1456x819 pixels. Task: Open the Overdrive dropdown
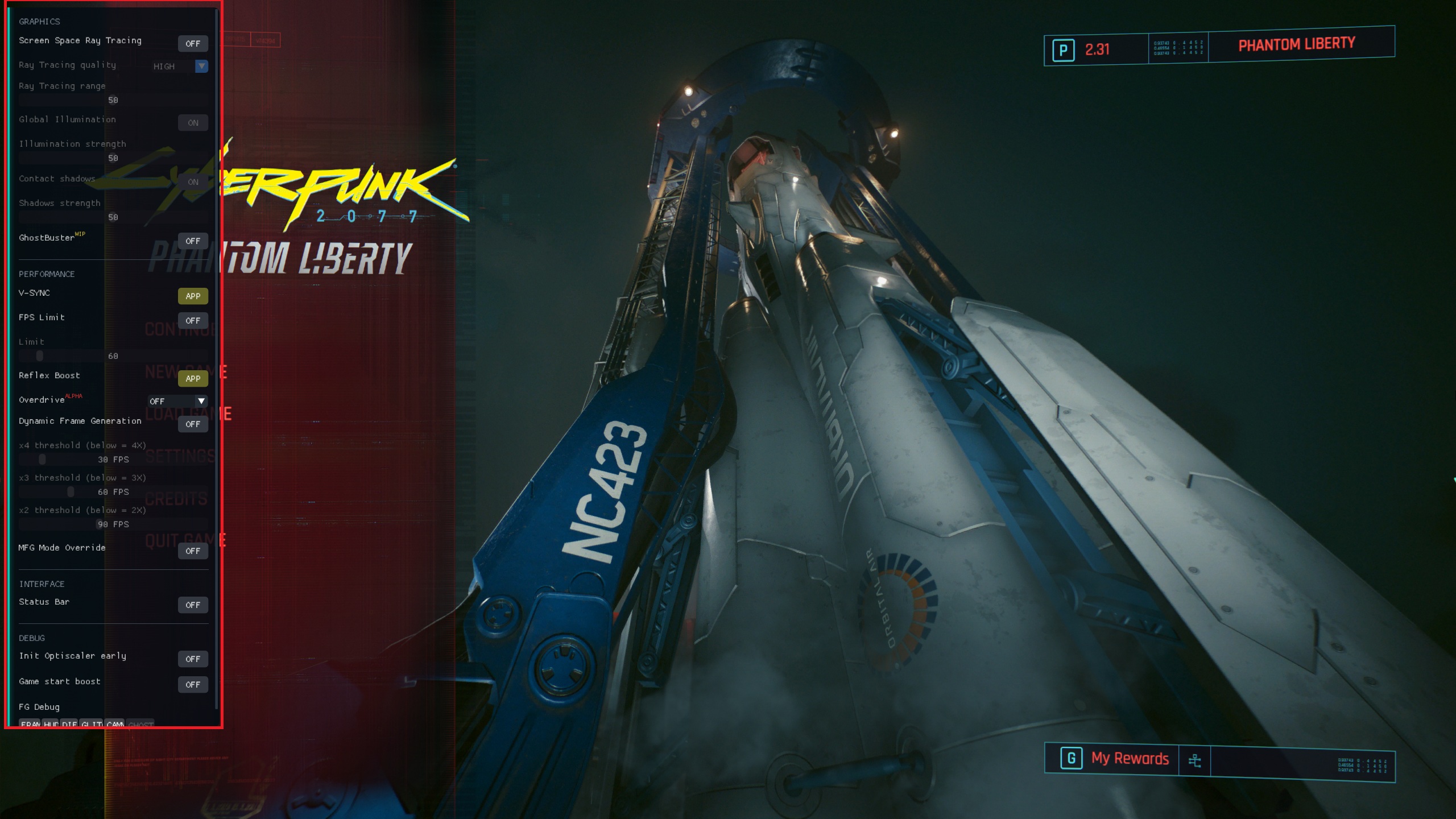177,401
